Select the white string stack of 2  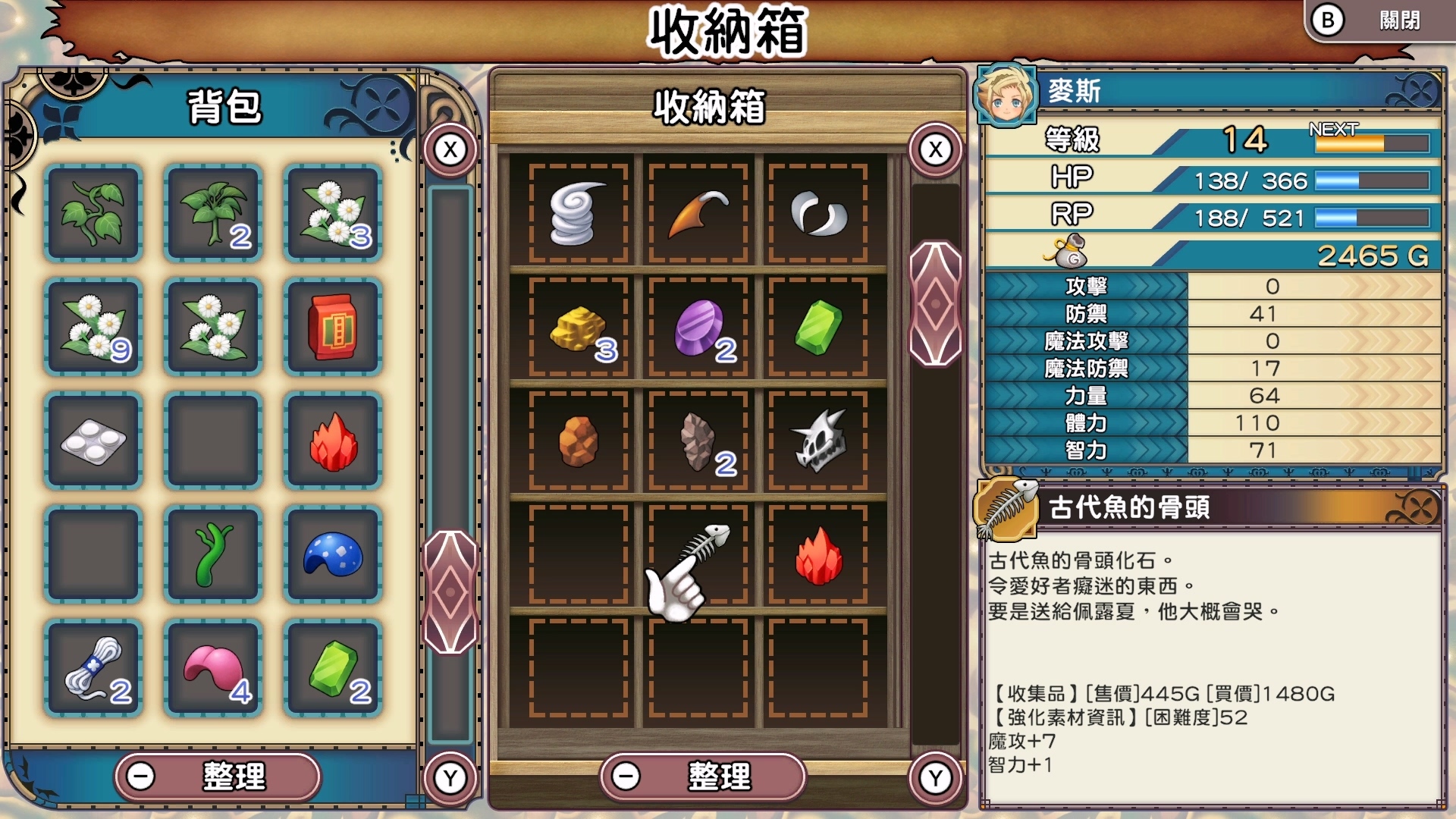pos(93,667)
